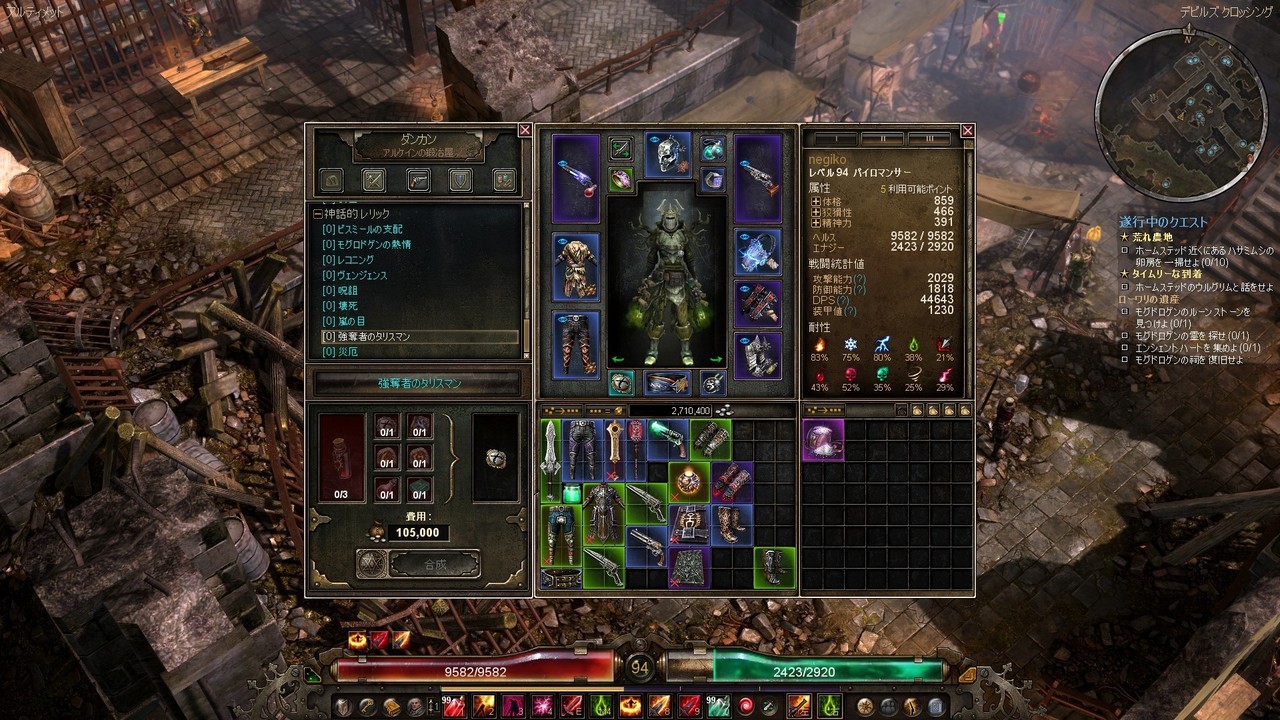Close the character sheet window
This screenshot has width=1280, height=720.
(967, 130)
